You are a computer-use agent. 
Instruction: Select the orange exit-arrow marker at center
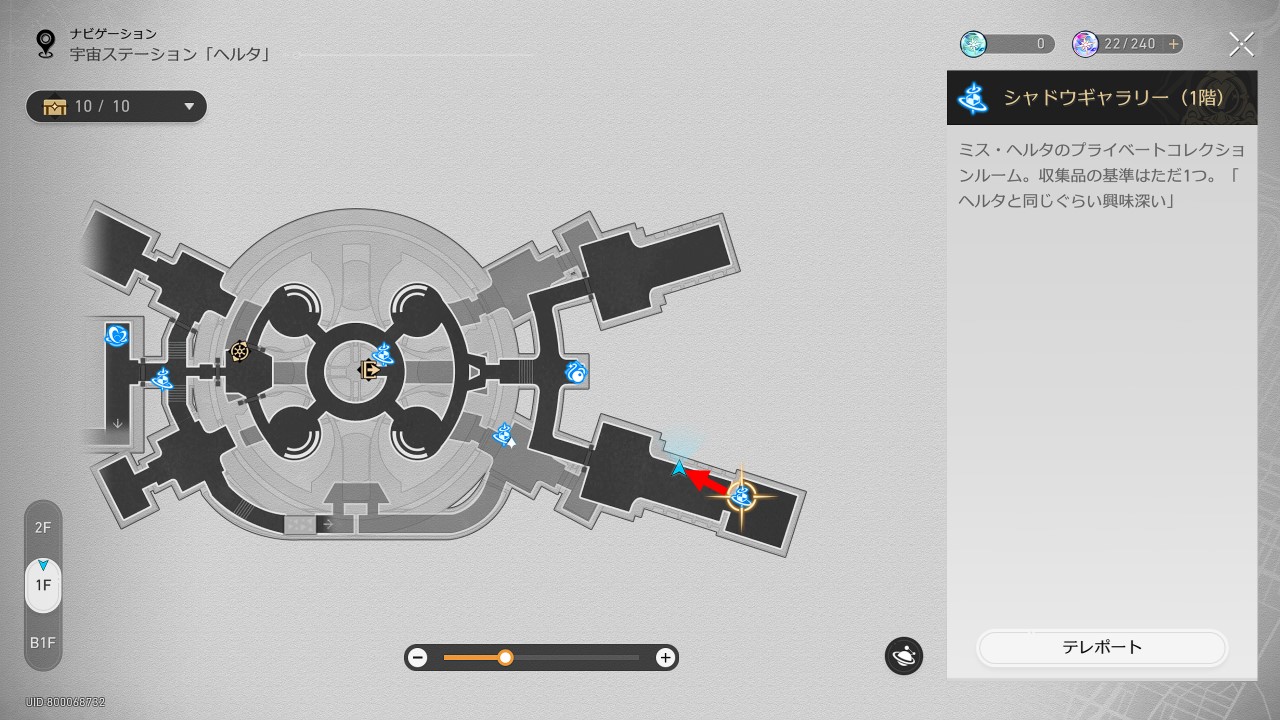[369, 370]
